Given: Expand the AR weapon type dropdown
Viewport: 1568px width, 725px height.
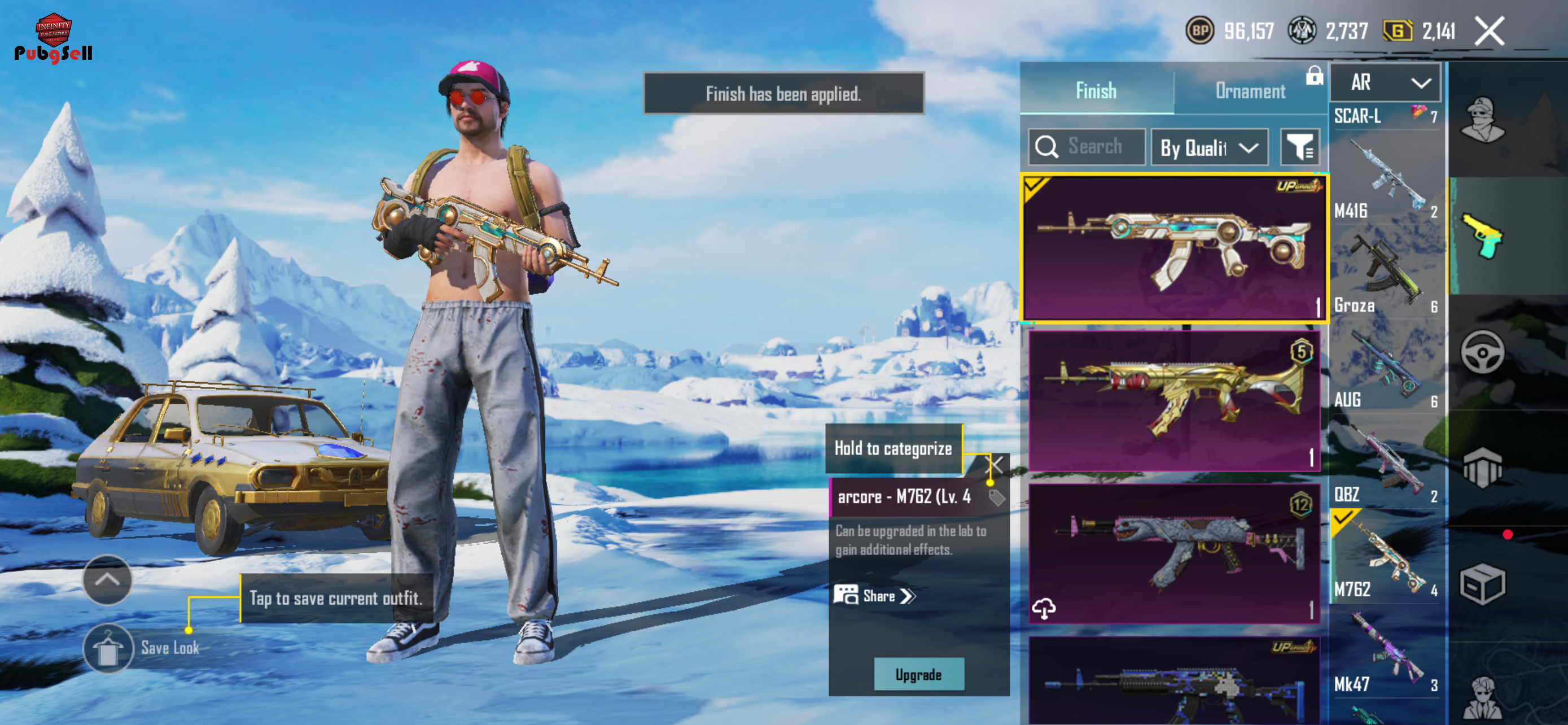Looking at the screenshot, I should [x=1385, y=82].
